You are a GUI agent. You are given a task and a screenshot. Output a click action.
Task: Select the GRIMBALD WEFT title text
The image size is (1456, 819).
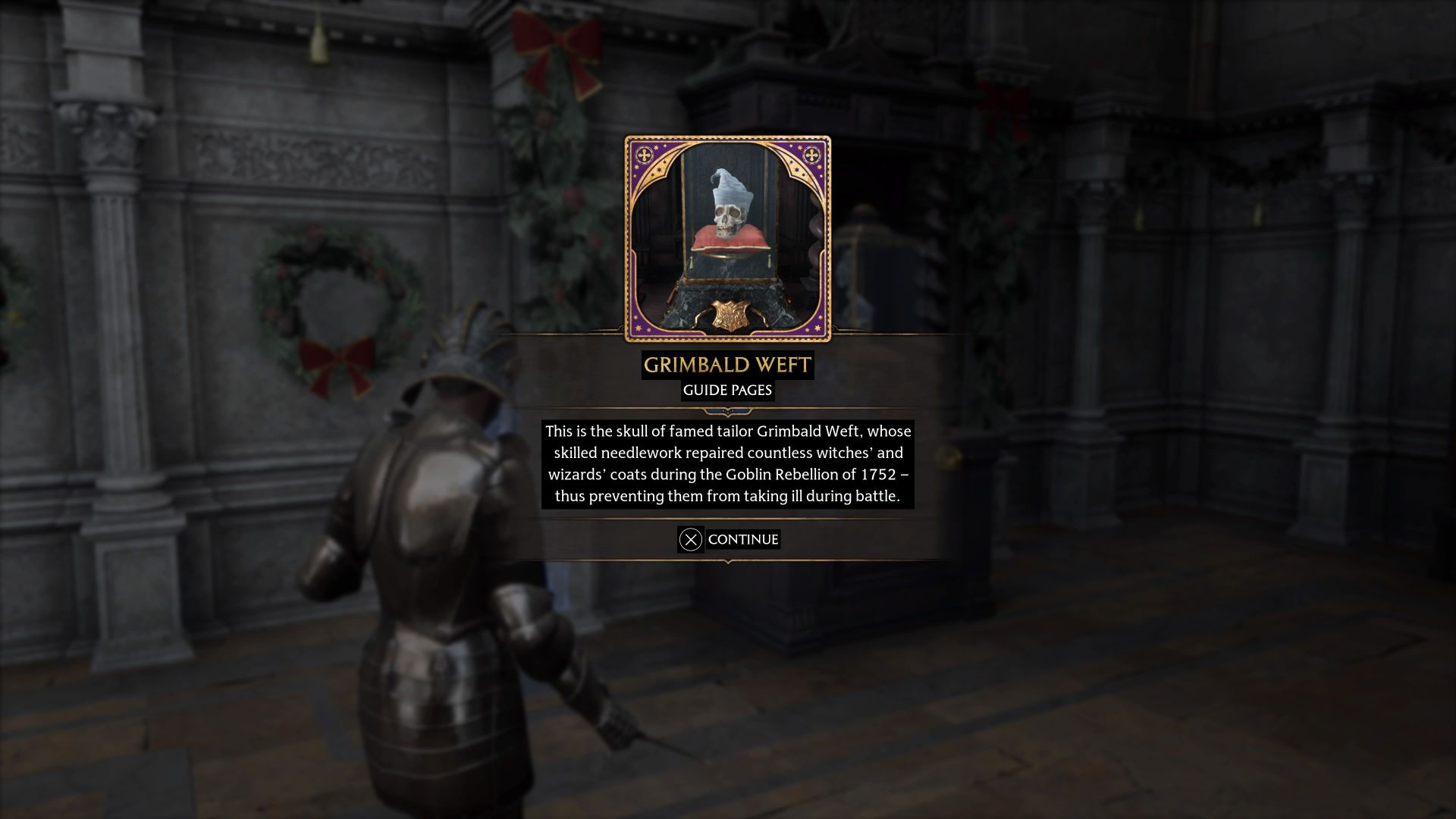click(x=729, y=365)
